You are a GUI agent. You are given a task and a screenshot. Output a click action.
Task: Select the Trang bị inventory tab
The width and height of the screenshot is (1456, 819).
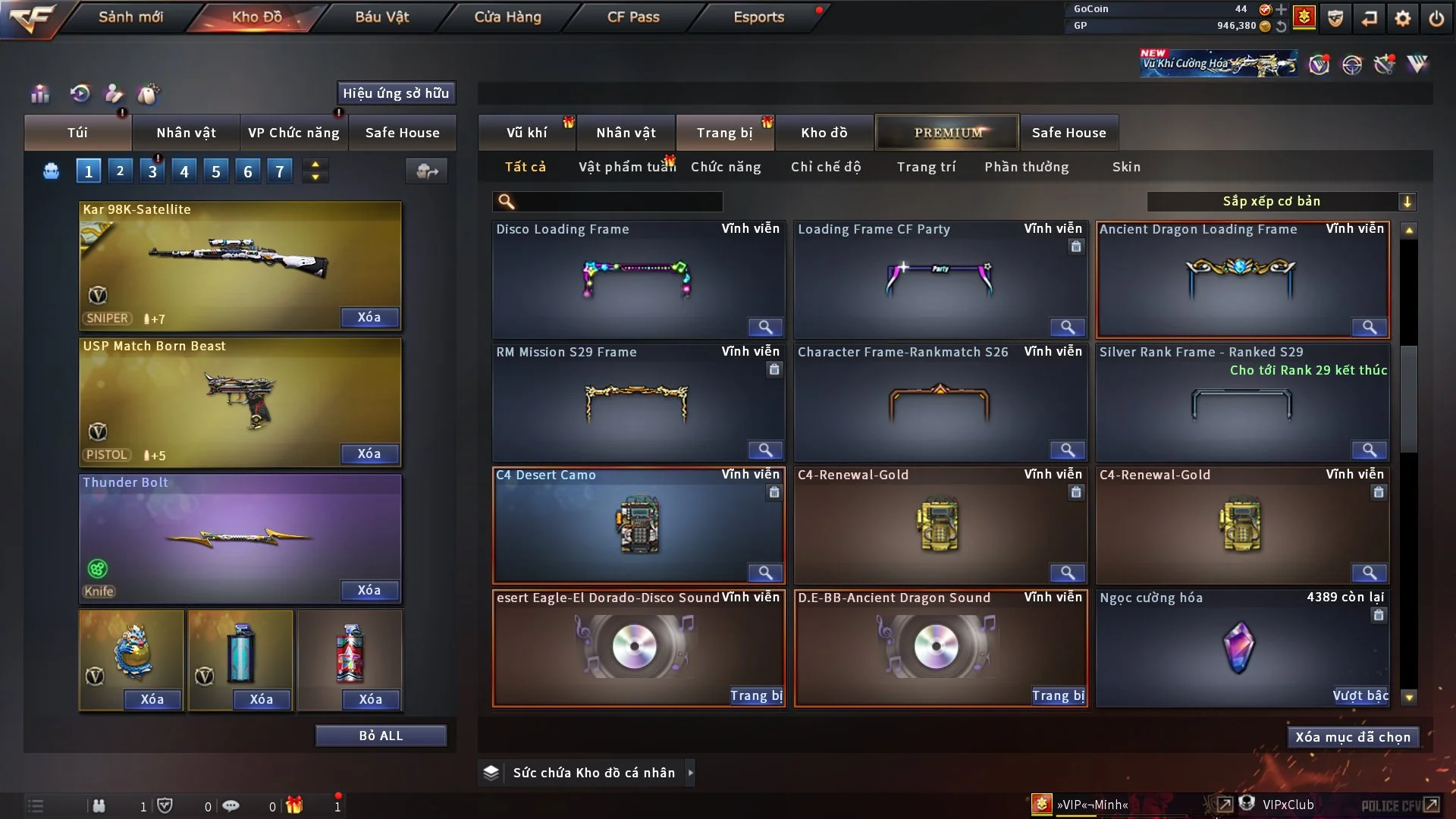(724, 133)
